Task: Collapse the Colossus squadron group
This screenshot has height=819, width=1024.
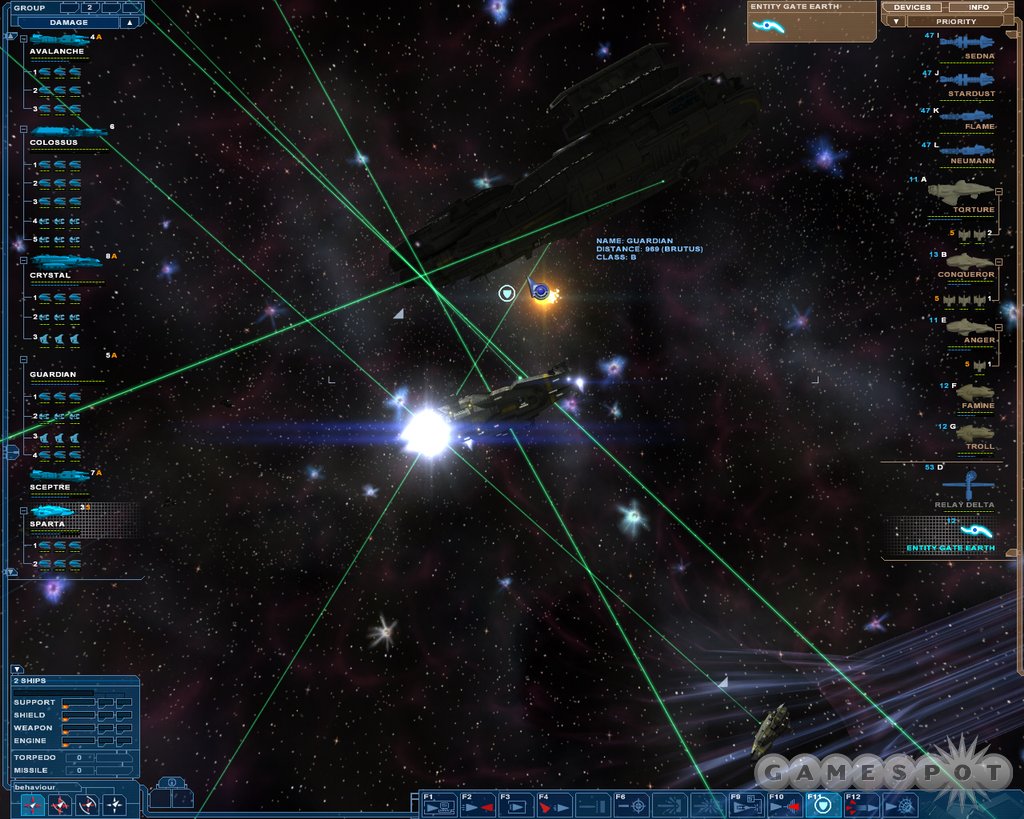Action: 23,130
